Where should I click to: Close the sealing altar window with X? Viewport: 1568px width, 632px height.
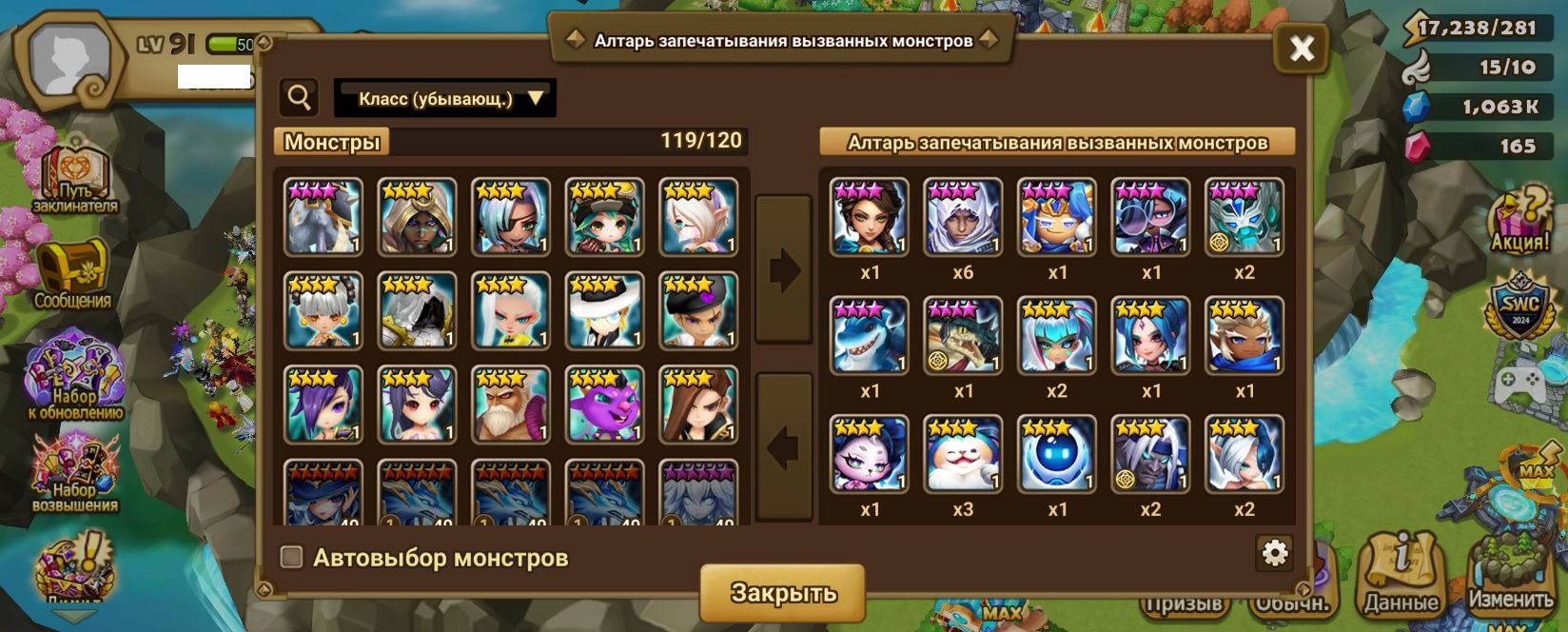1301,48
